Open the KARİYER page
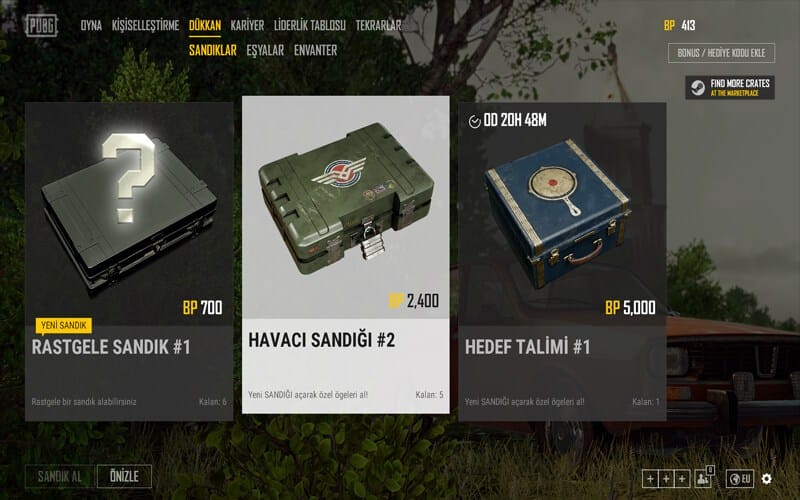The width and height of the screenshot is (800, 500). click(x=247, y=25)
